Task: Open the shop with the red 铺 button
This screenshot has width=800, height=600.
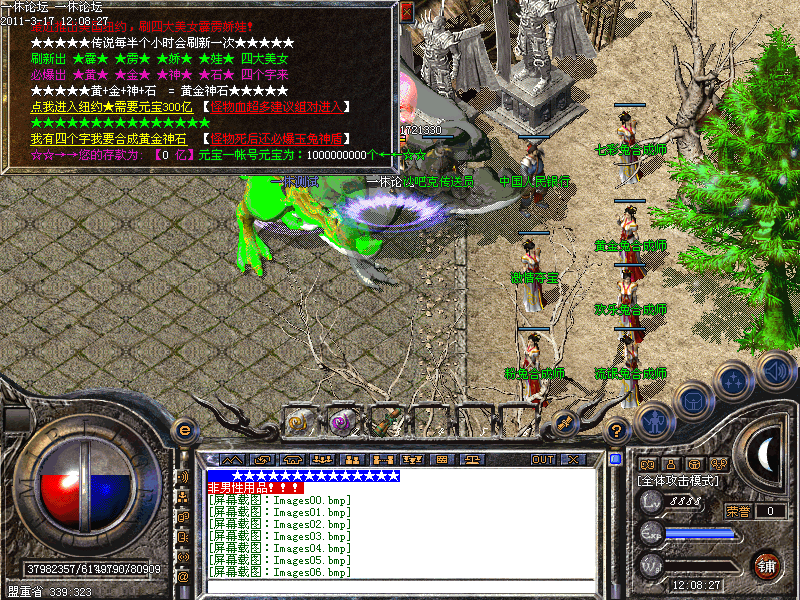Action: (767, 564)
